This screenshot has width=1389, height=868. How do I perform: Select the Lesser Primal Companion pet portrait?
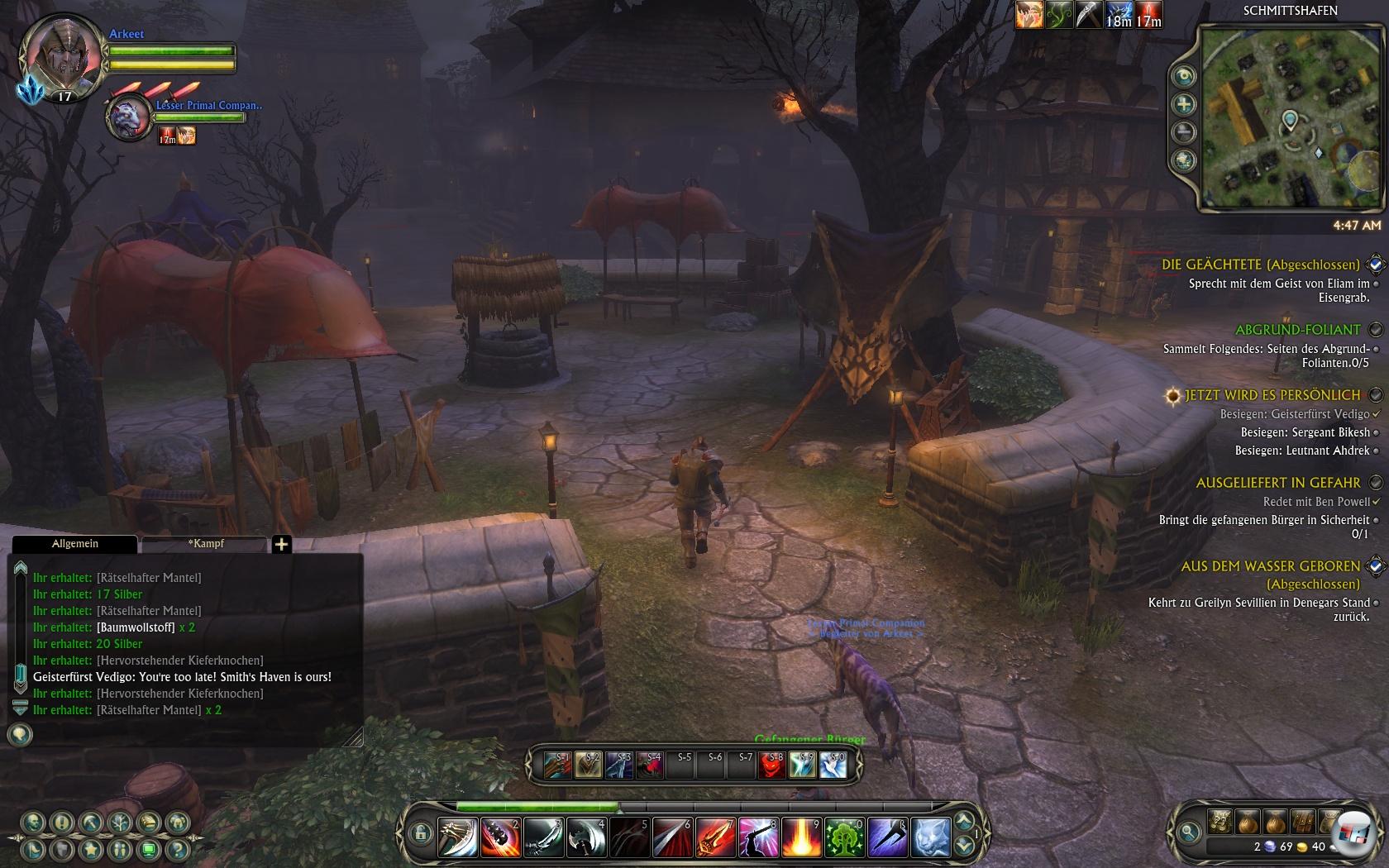click(x=129, y=117)
